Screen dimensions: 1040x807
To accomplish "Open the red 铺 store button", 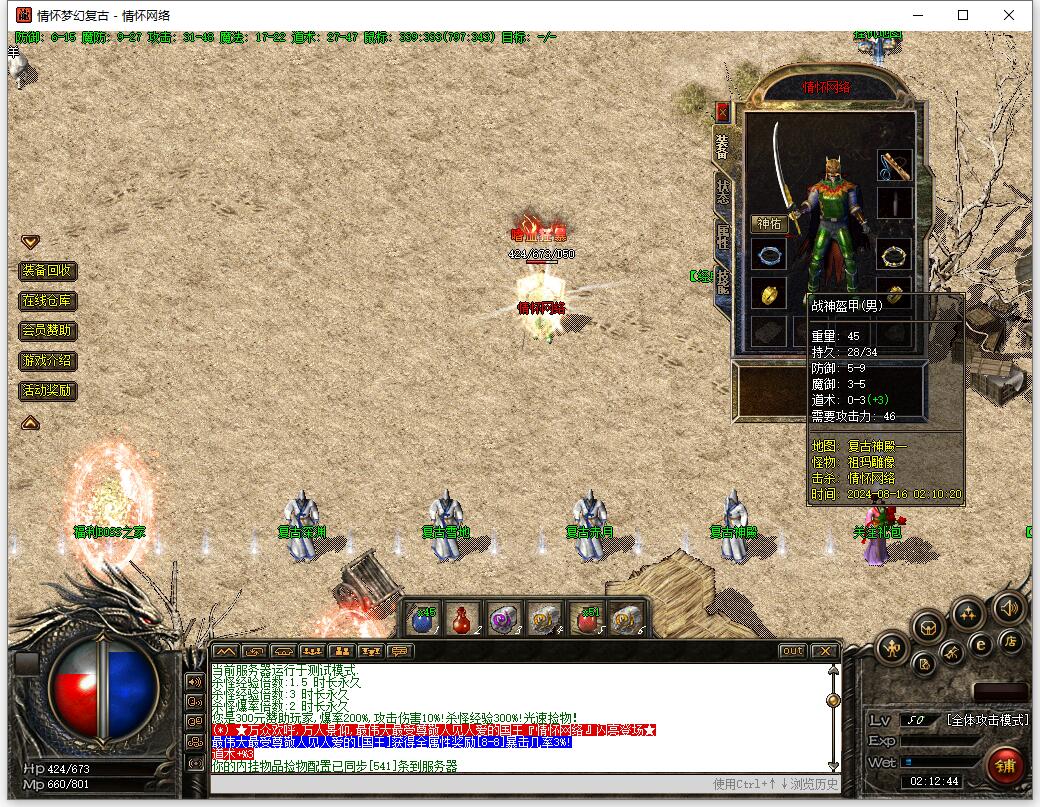I will 1005,766.
